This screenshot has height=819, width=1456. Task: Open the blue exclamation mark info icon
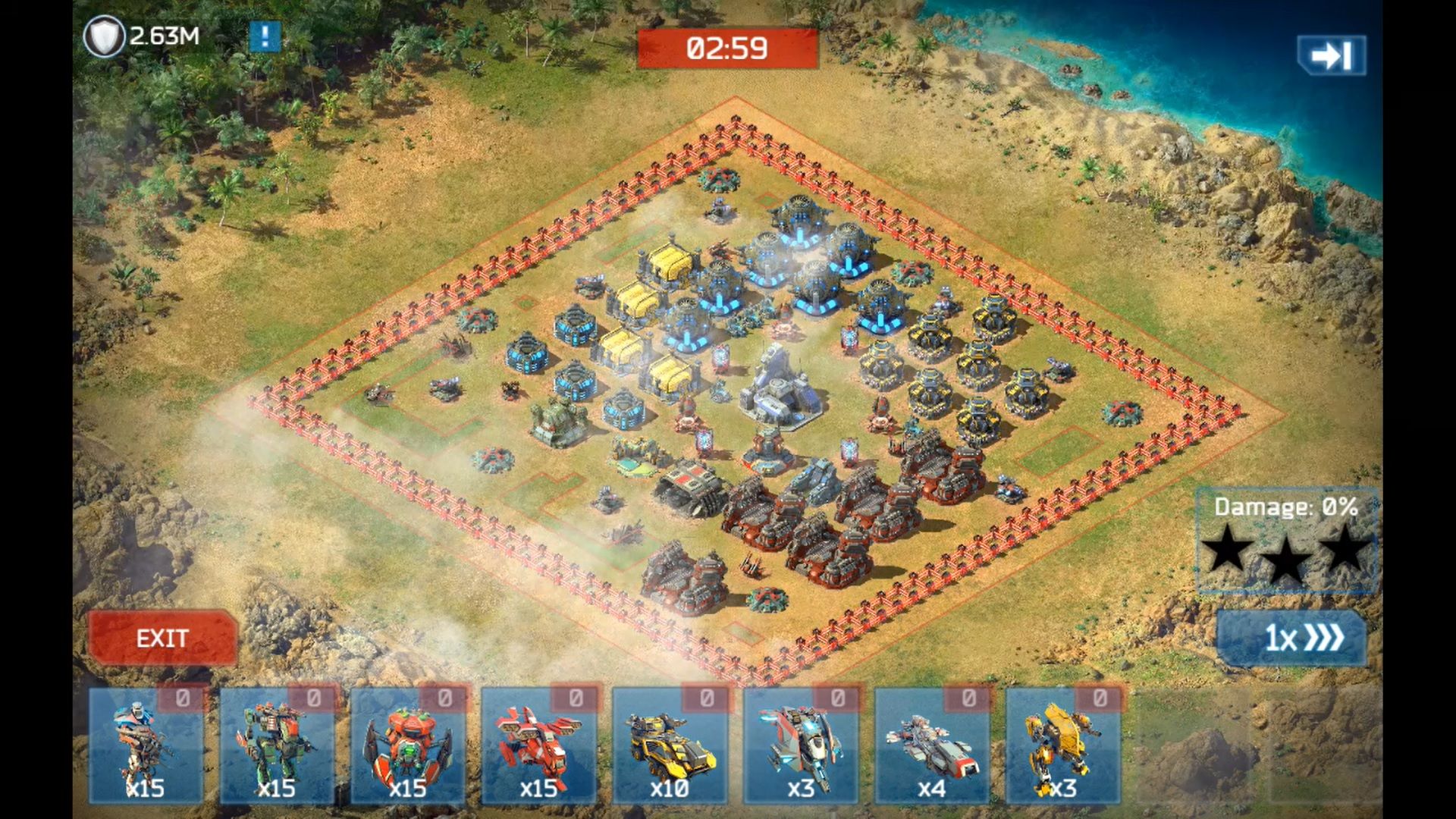265,36
